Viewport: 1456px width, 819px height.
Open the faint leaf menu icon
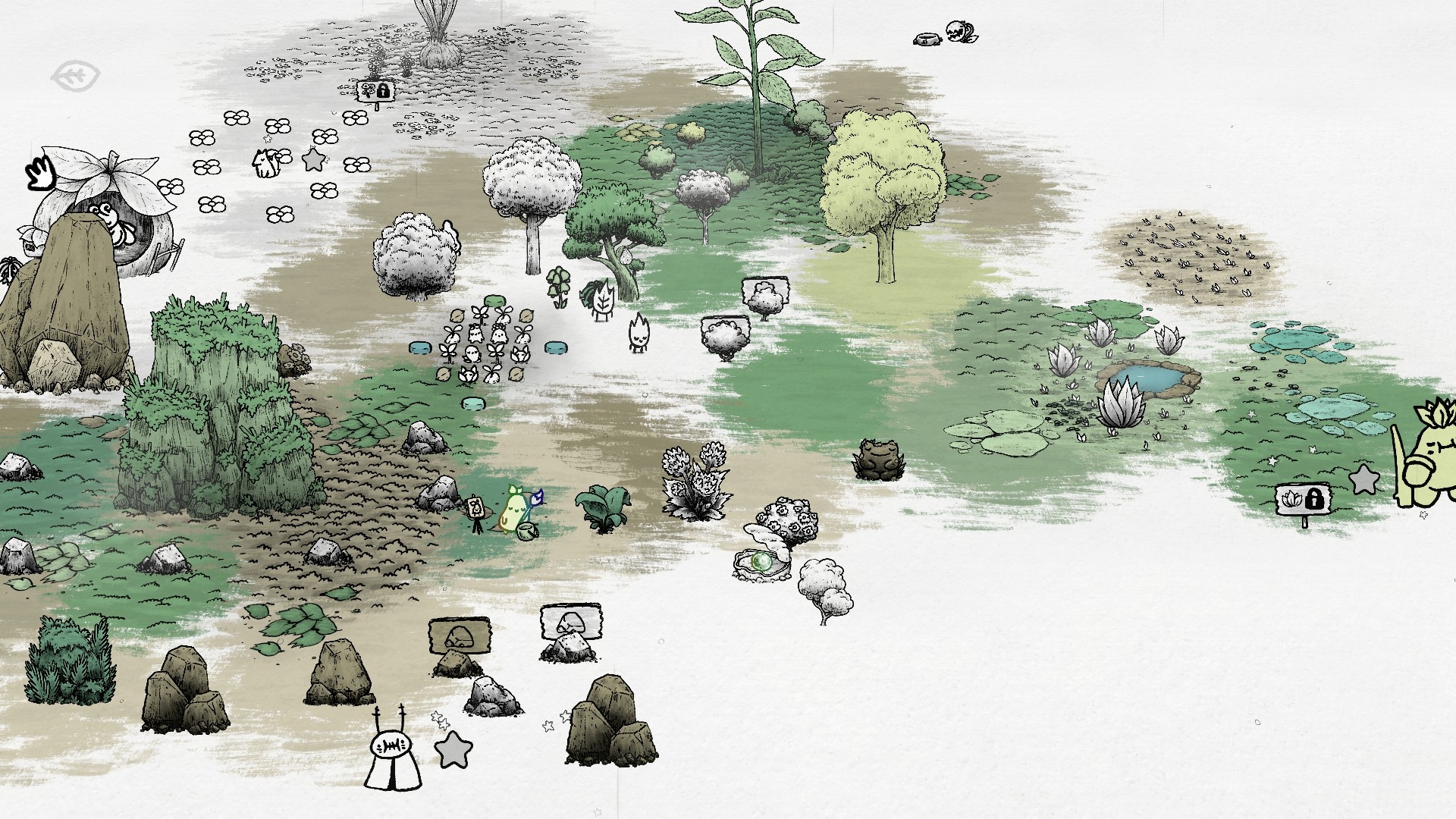[x=76, y=76]
